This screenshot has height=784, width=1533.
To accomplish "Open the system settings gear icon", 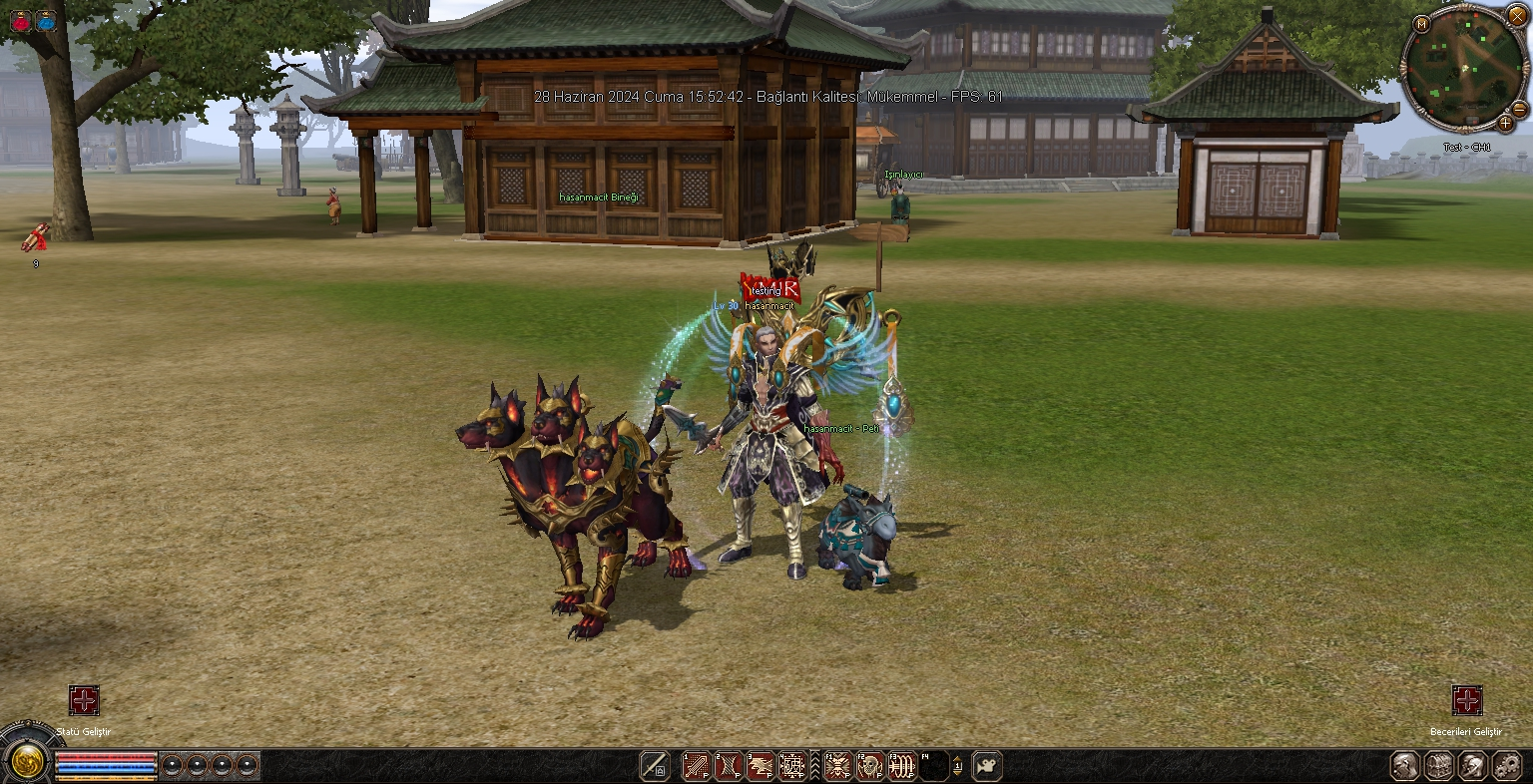I will click(1504, 765).
